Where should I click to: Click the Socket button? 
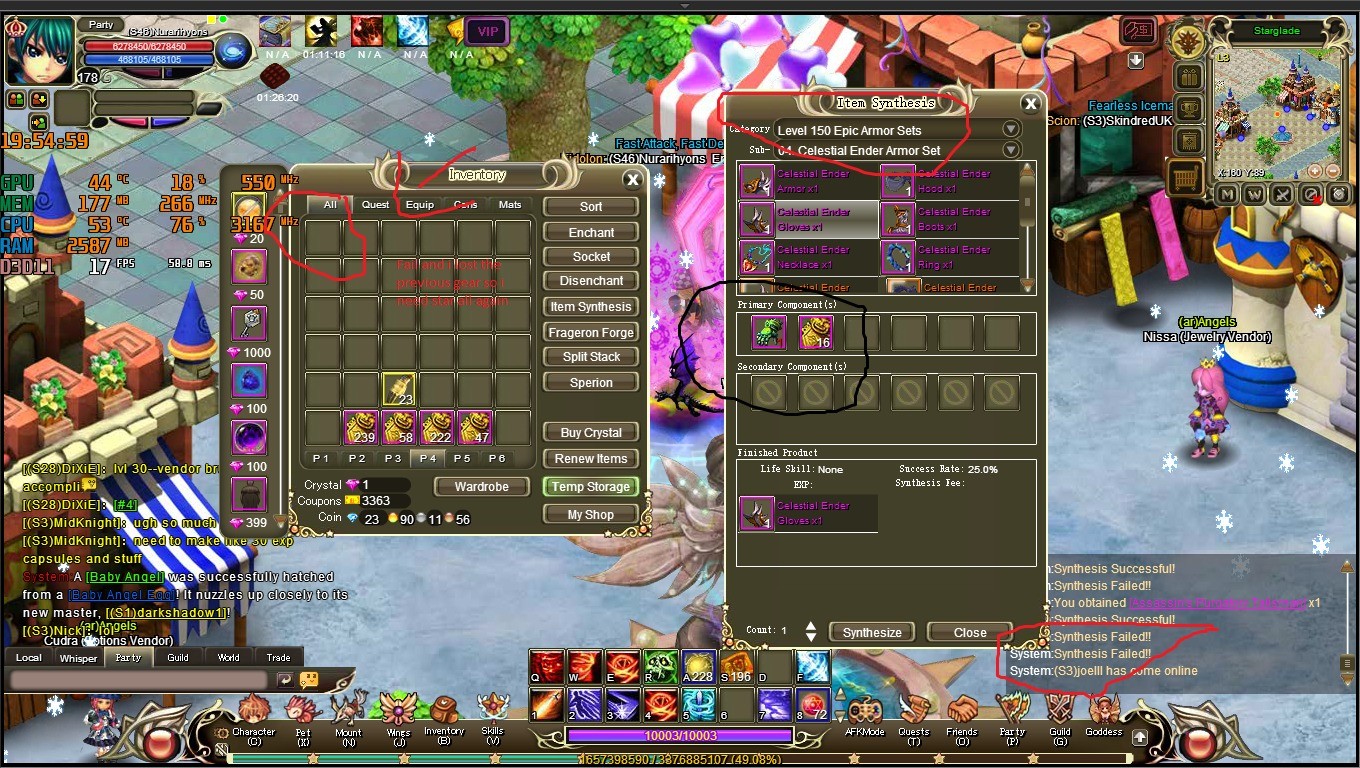point(591,257)
